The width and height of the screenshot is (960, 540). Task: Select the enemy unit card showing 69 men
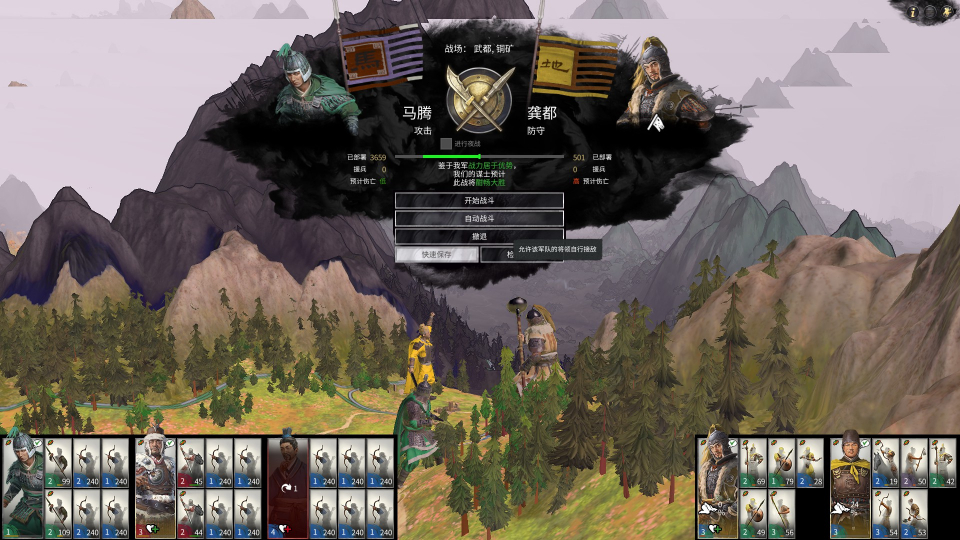coord(754,461)
